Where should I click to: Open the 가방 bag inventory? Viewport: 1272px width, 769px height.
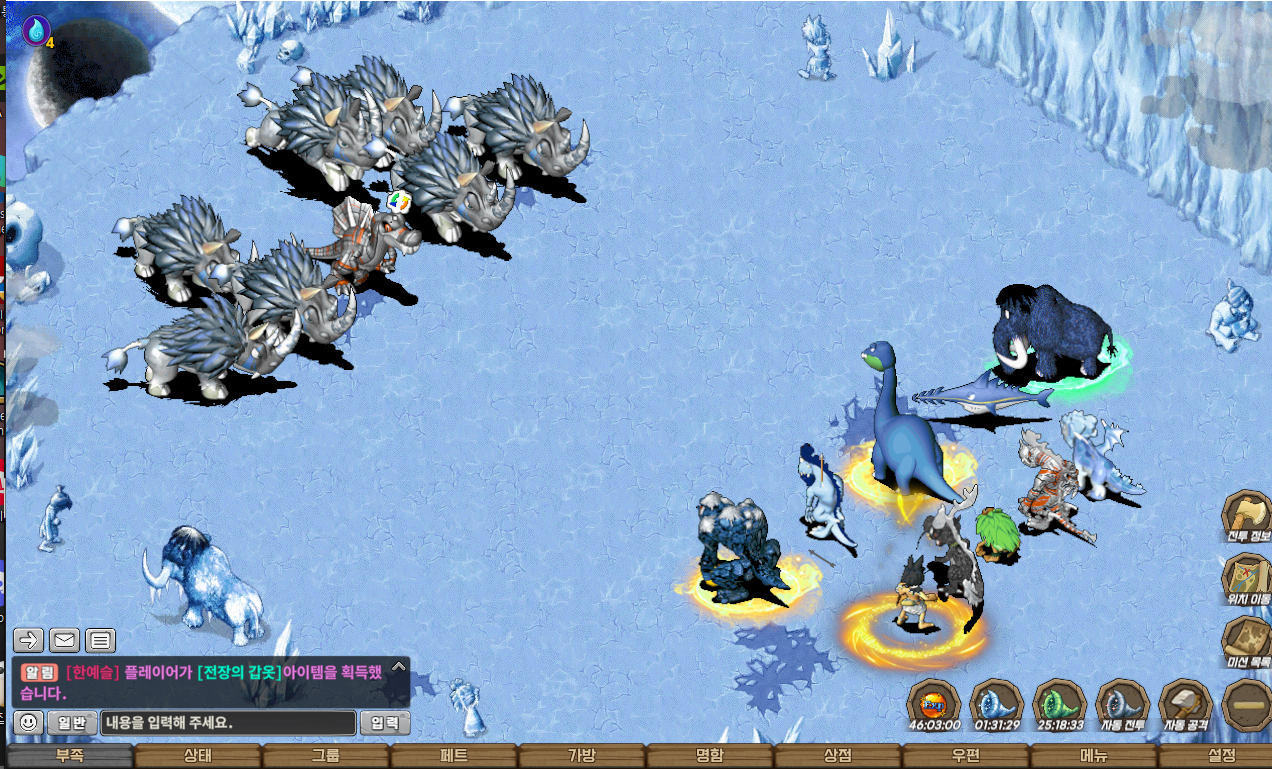click(x=582, y=756)
